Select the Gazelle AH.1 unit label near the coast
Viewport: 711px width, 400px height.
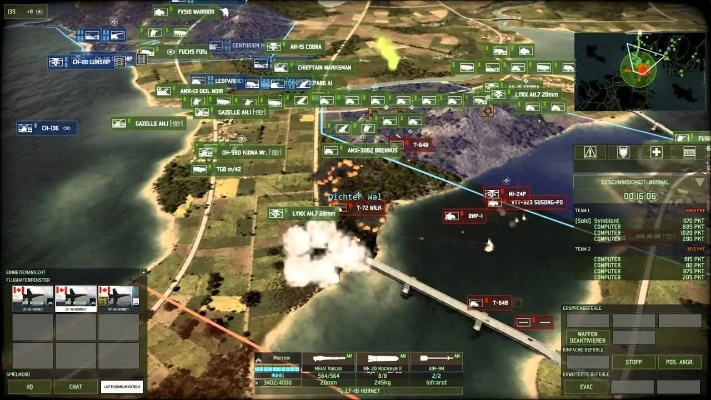click(148, 122)
